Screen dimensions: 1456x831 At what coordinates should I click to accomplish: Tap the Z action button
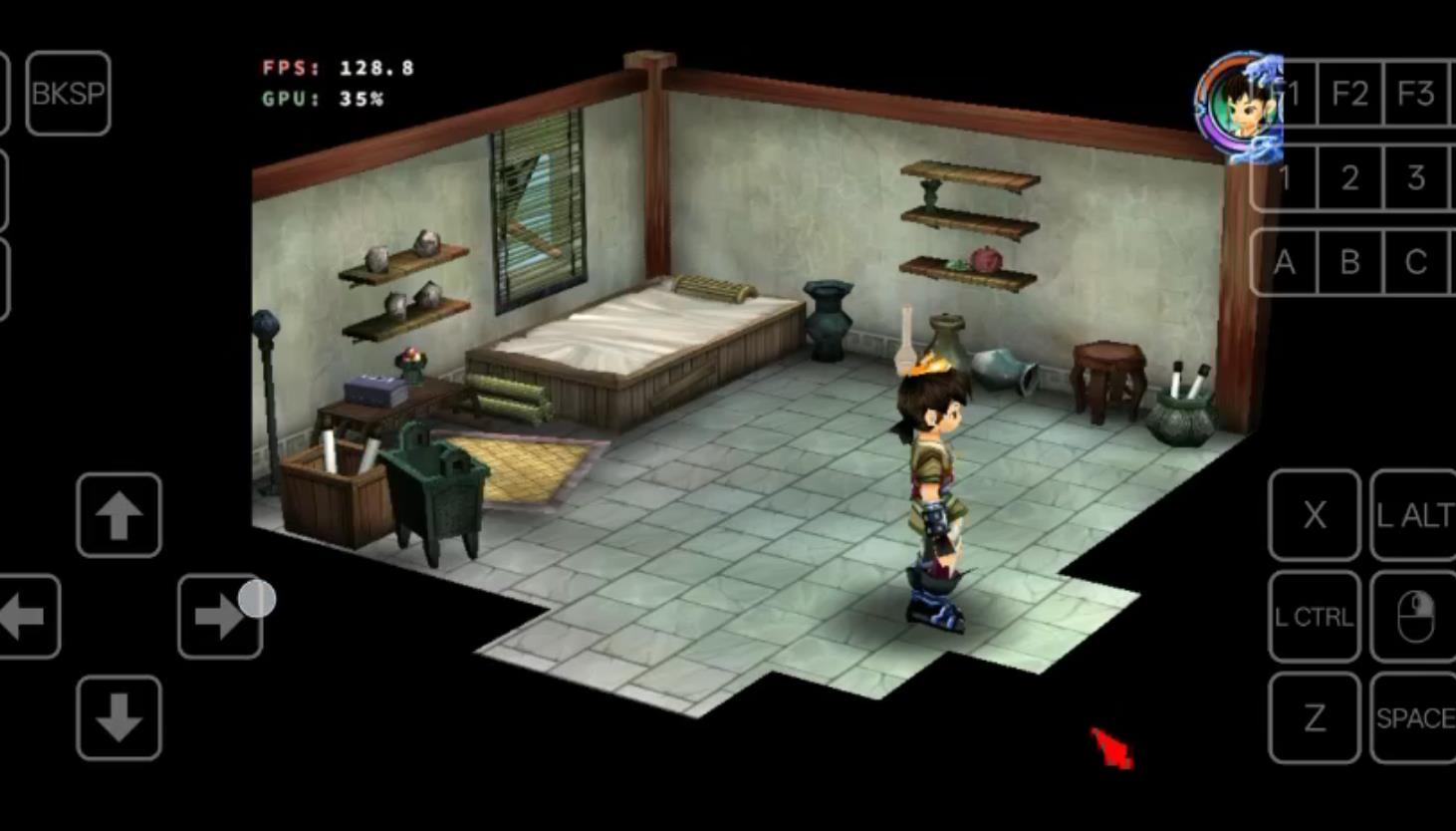point(1315,717)
